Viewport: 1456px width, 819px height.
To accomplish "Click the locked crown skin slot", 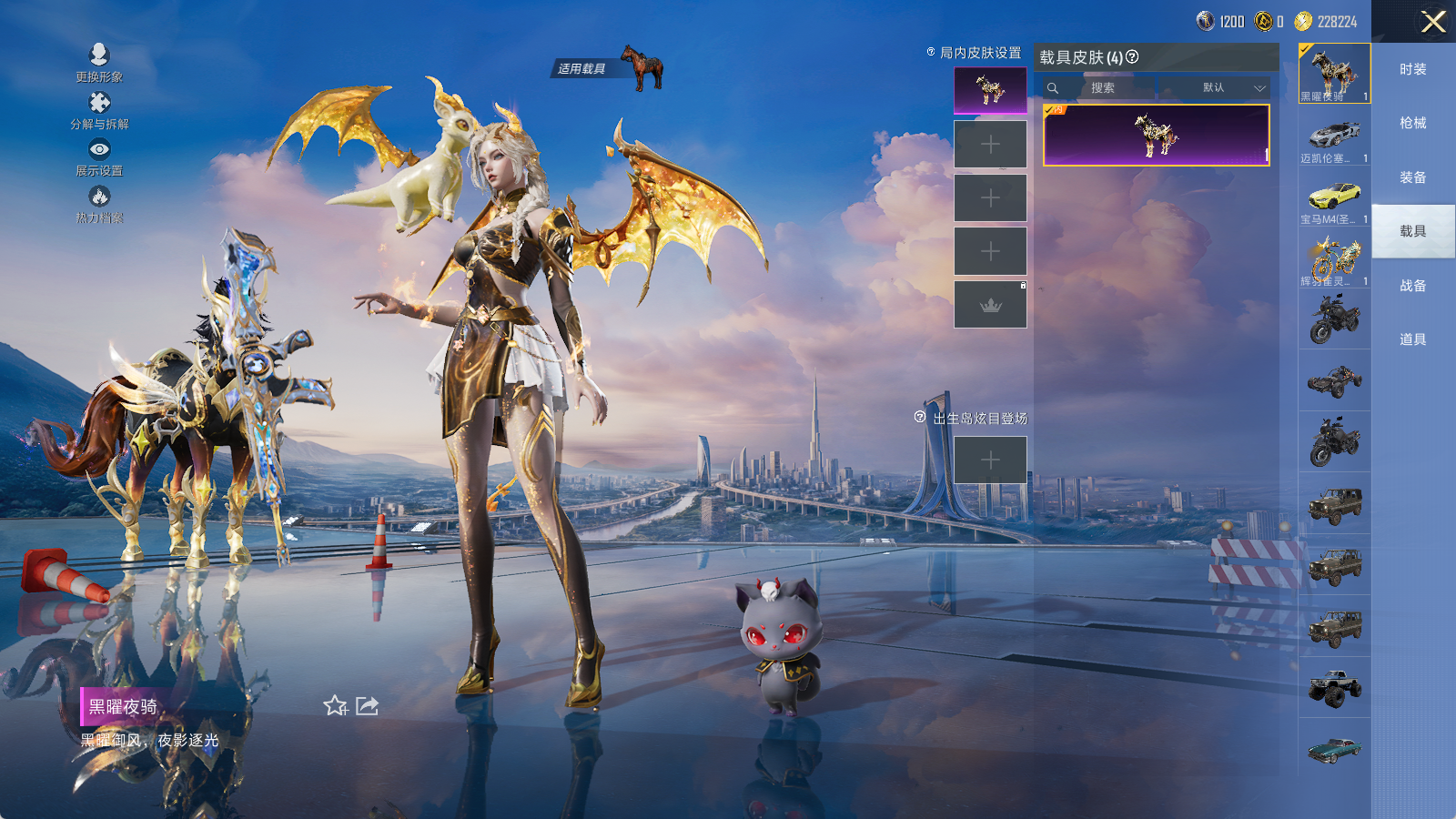I will 990,305.
